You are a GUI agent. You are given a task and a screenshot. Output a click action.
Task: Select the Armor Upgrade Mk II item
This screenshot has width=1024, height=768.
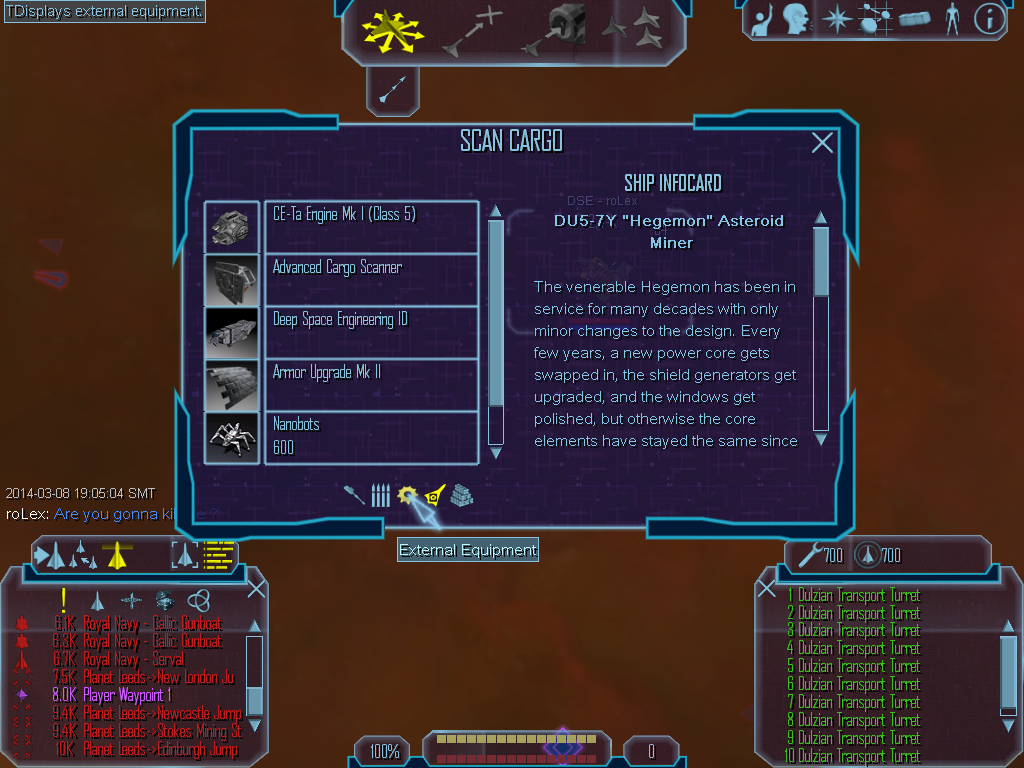point(370,385)
